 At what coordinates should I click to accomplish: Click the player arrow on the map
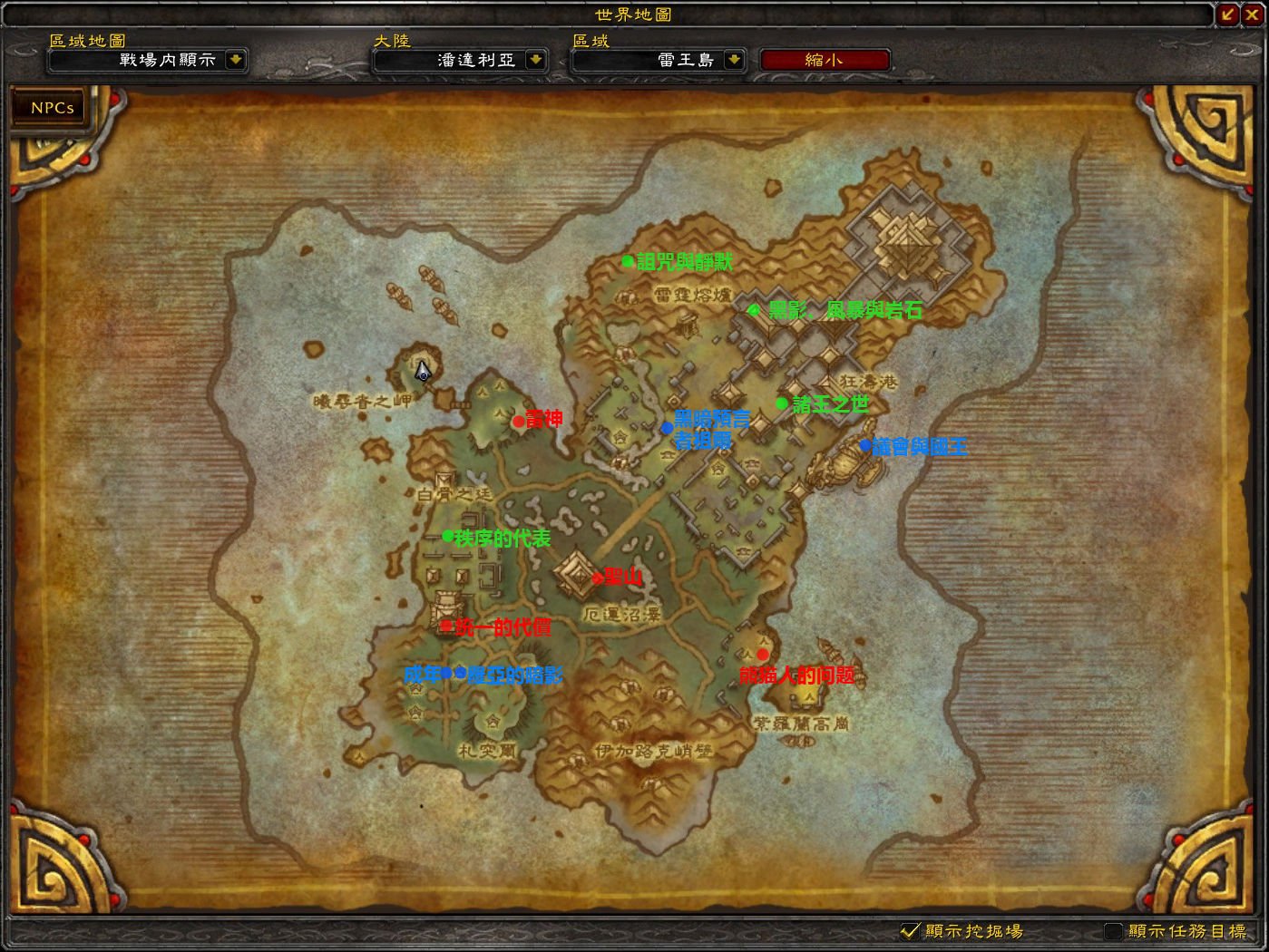tap(423, 372)
